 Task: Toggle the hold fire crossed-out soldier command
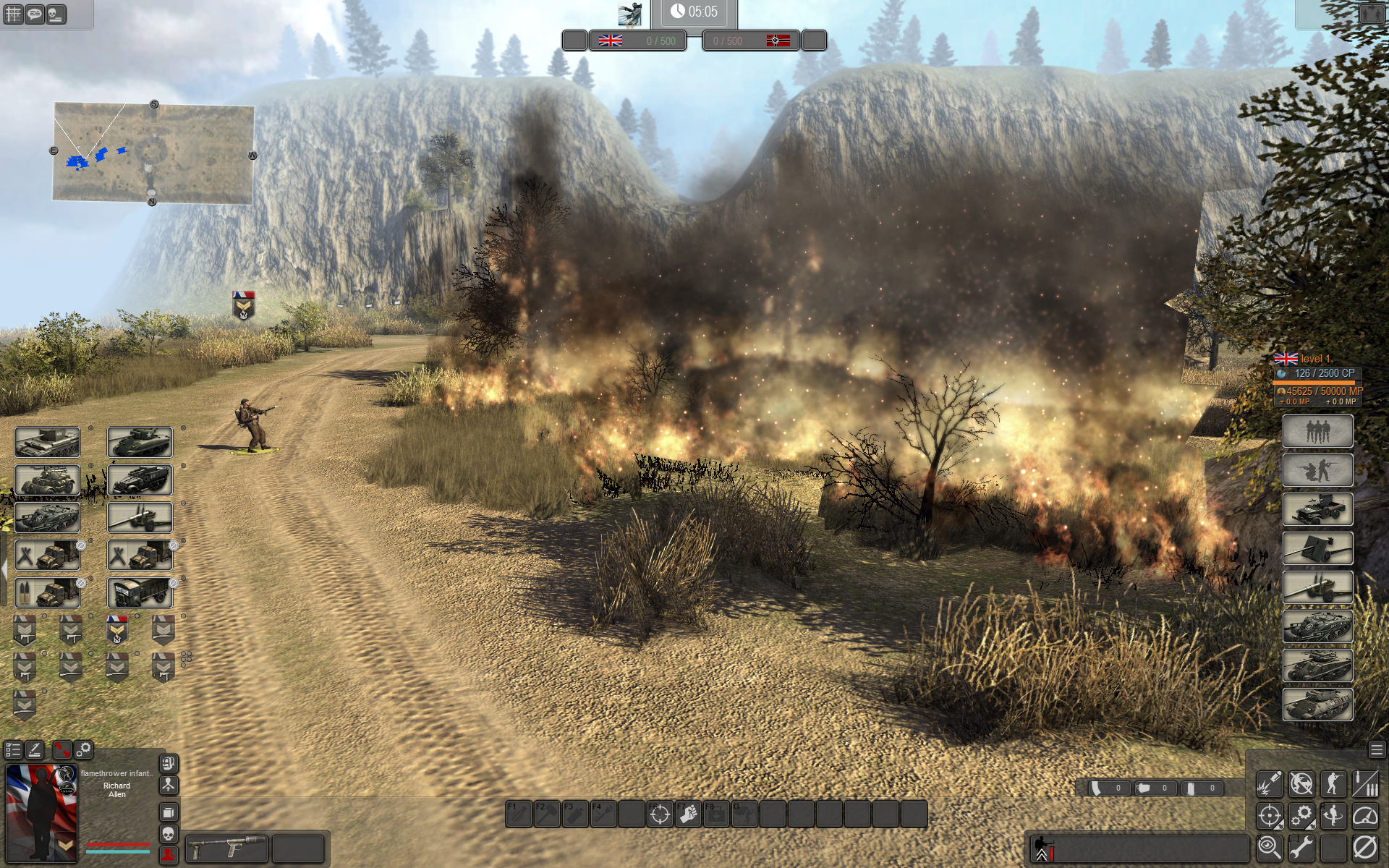1301,783
